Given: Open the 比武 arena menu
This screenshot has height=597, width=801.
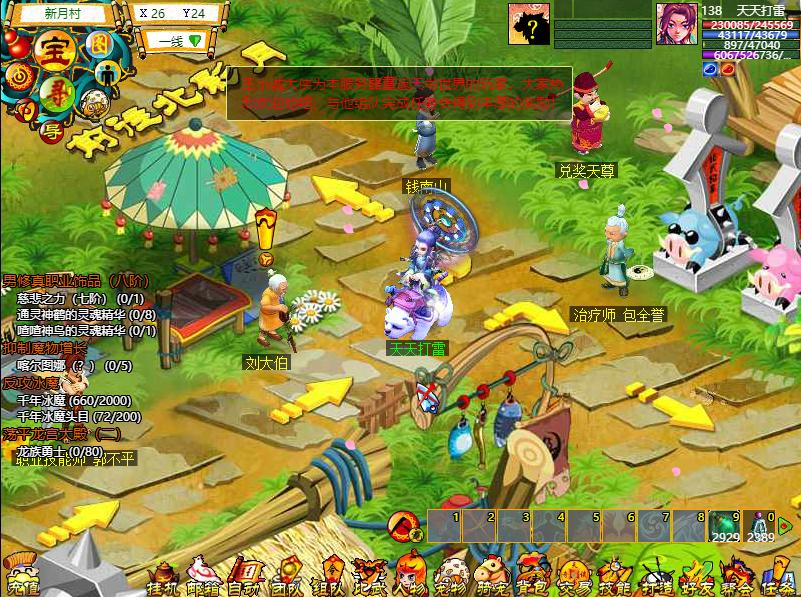Looking at the screenshot, I should coord(371,577).
